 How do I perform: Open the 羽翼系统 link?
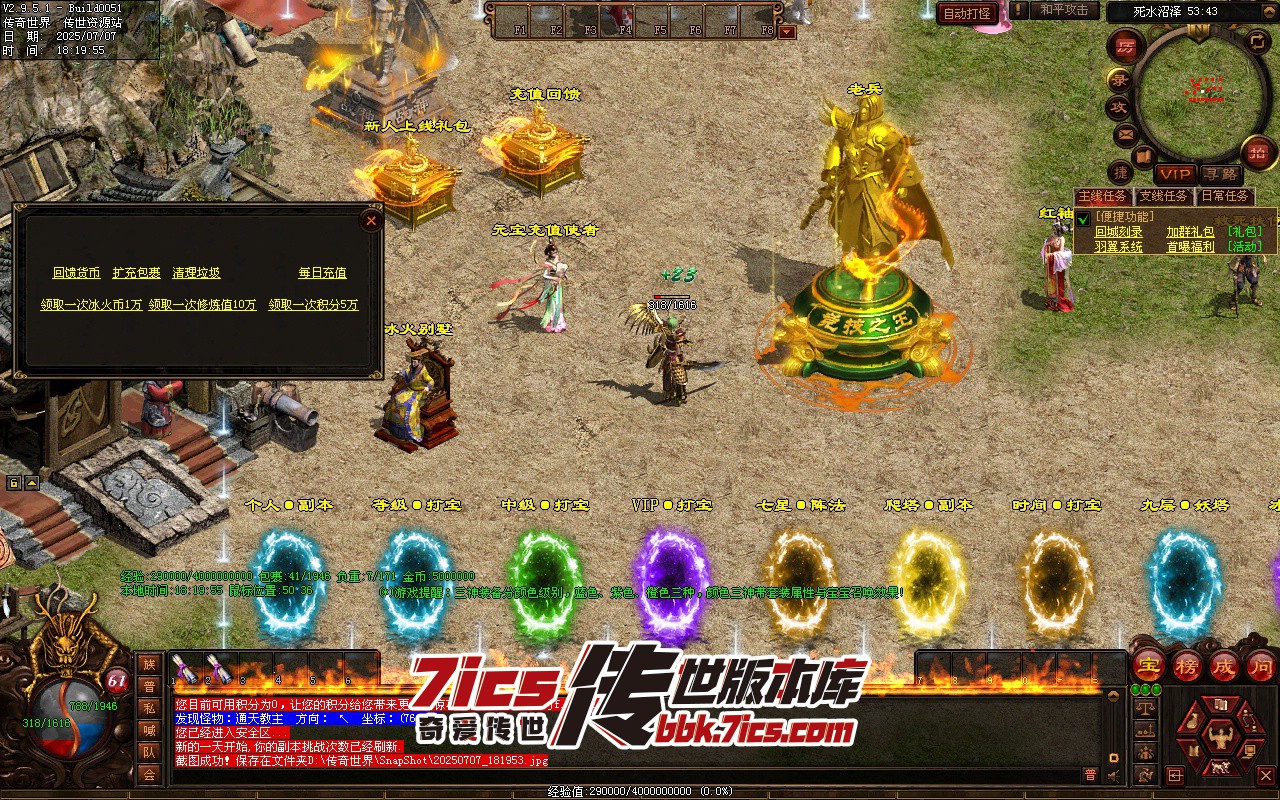[1118, 246]
